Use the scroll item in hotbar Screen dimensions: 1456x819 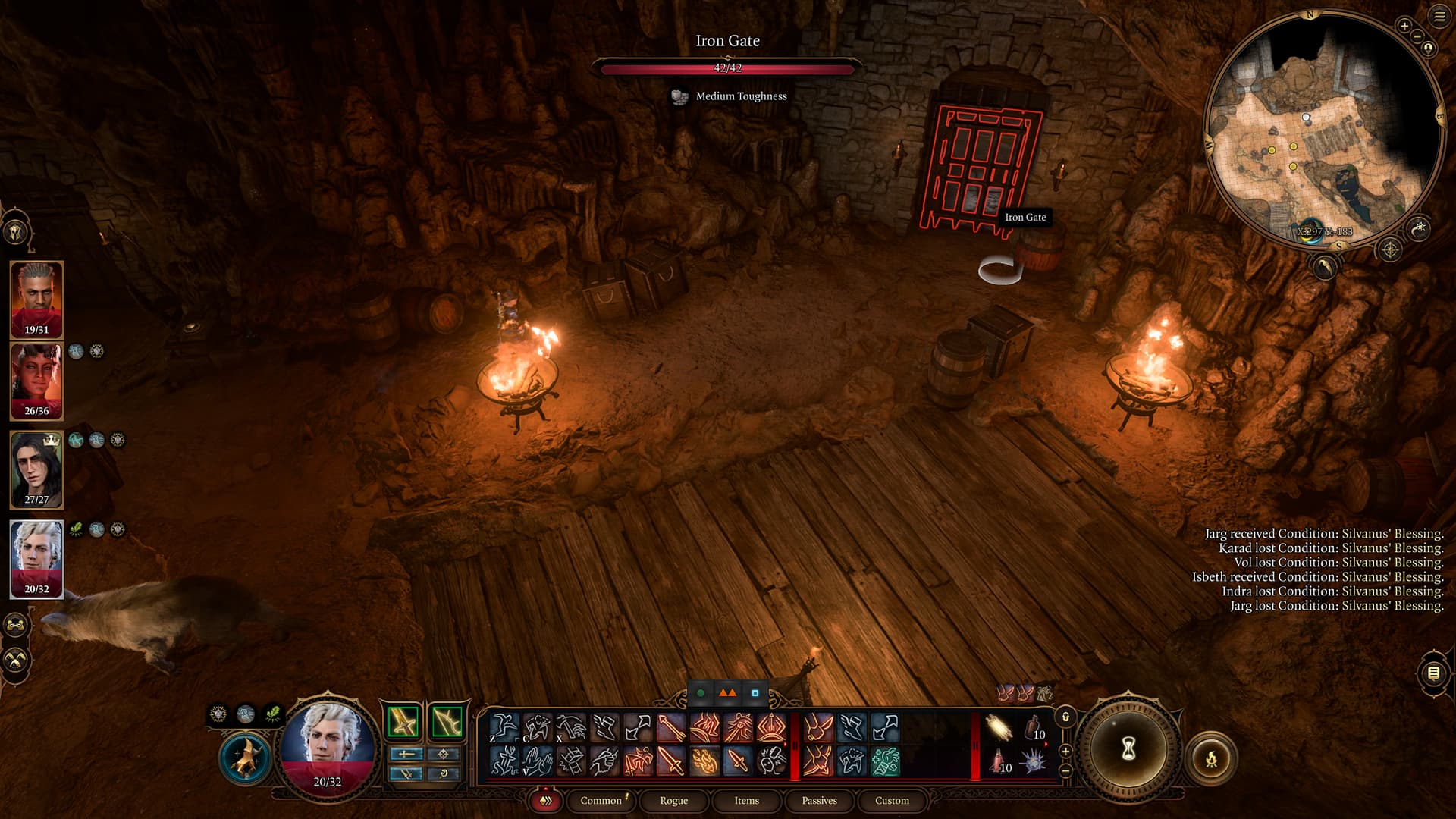pyautogui.click(x=999, y=727)
